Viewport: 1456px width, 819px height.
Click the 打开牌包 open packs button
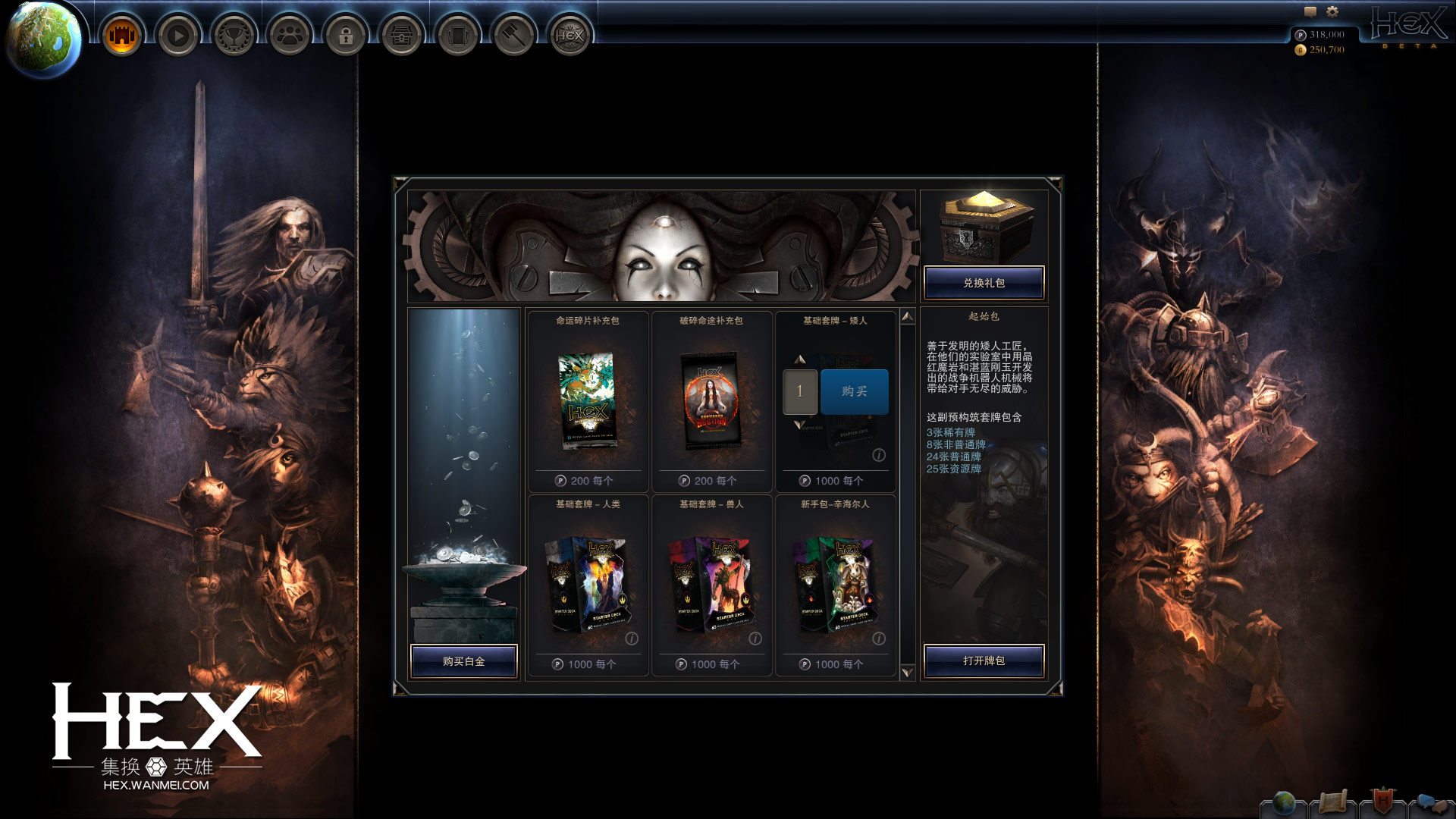(984, 661)
